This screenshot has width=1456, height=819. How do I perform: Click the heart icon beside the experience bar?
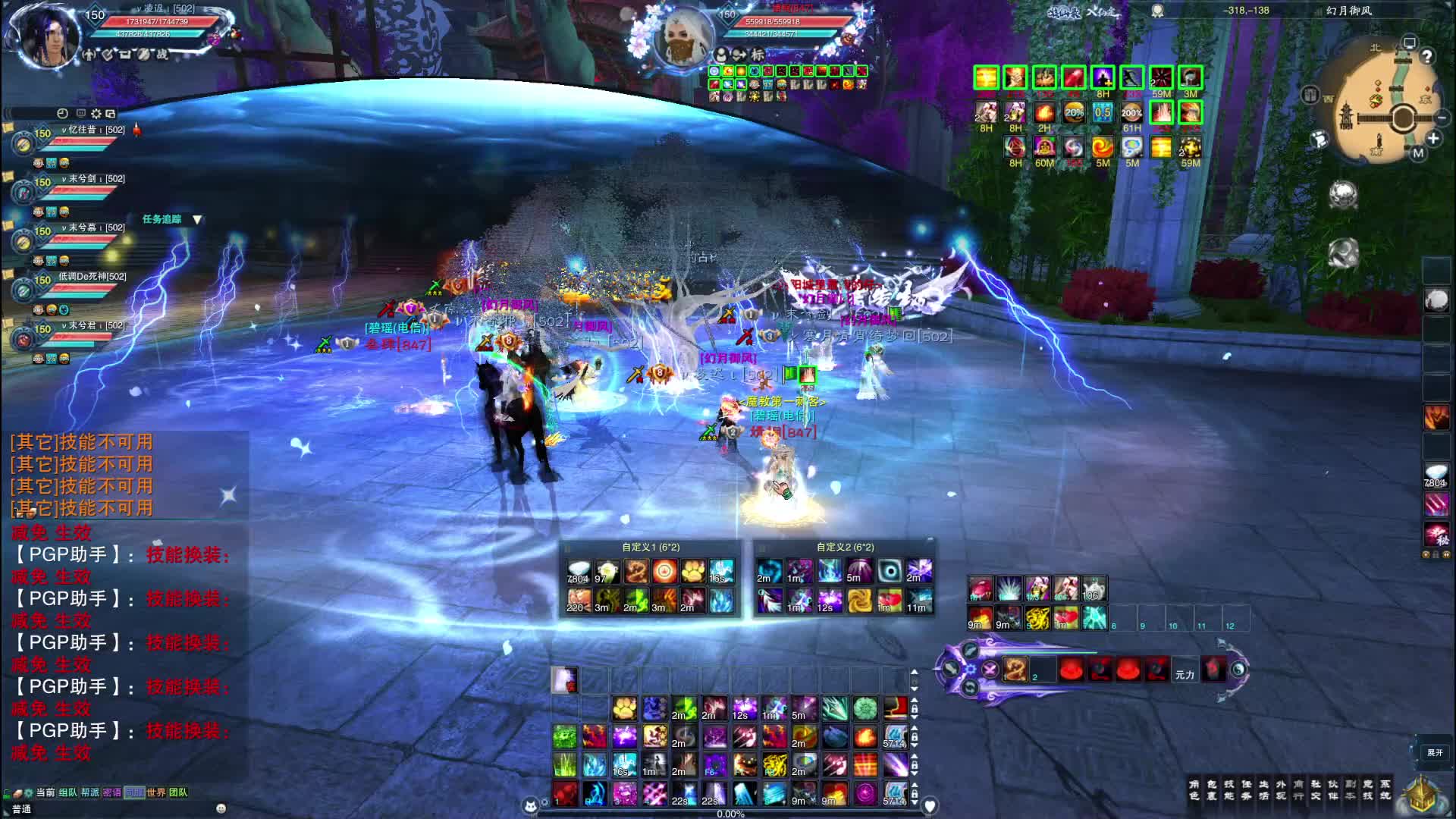(930, 805)
